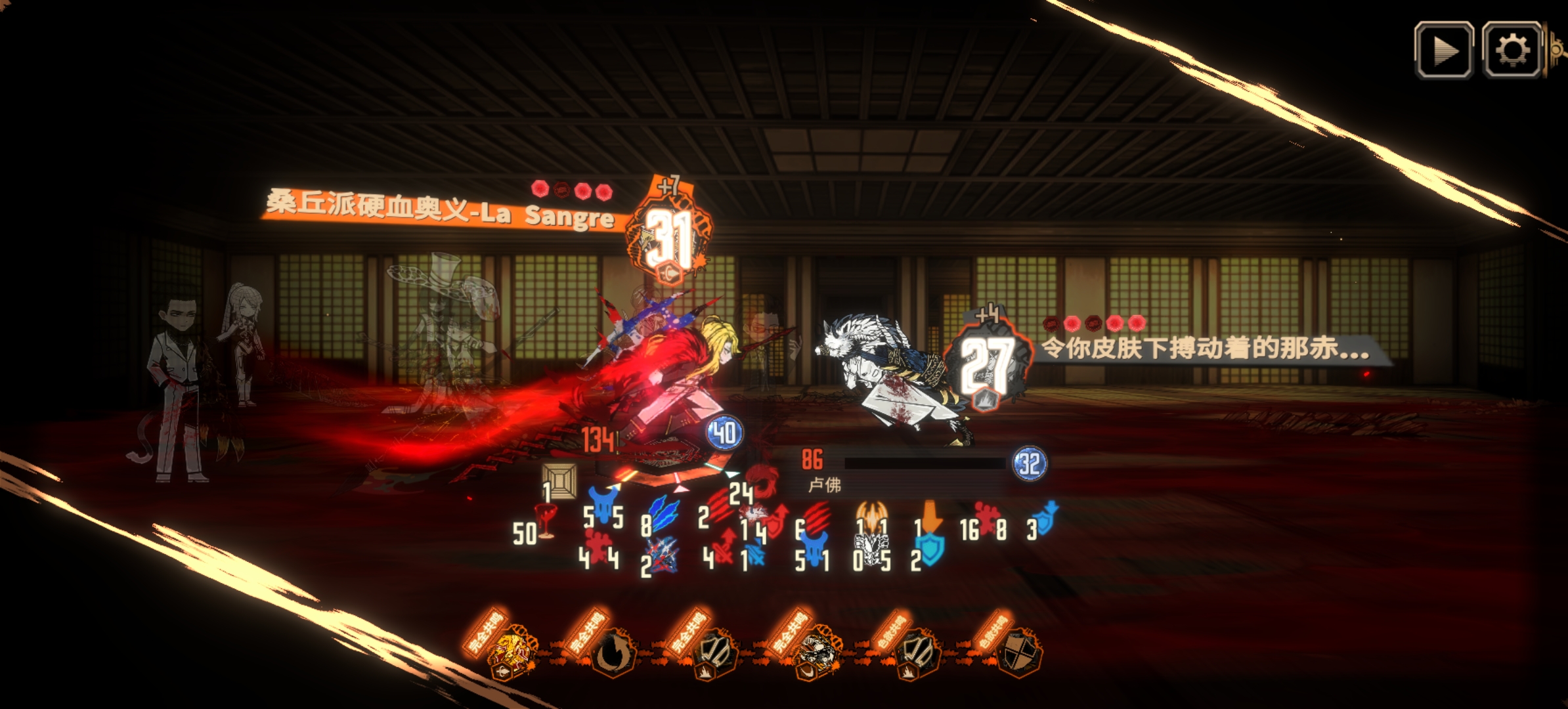1568x709 pixels.
Task: Open the settings gear menu
Action: pos(1512,51)
